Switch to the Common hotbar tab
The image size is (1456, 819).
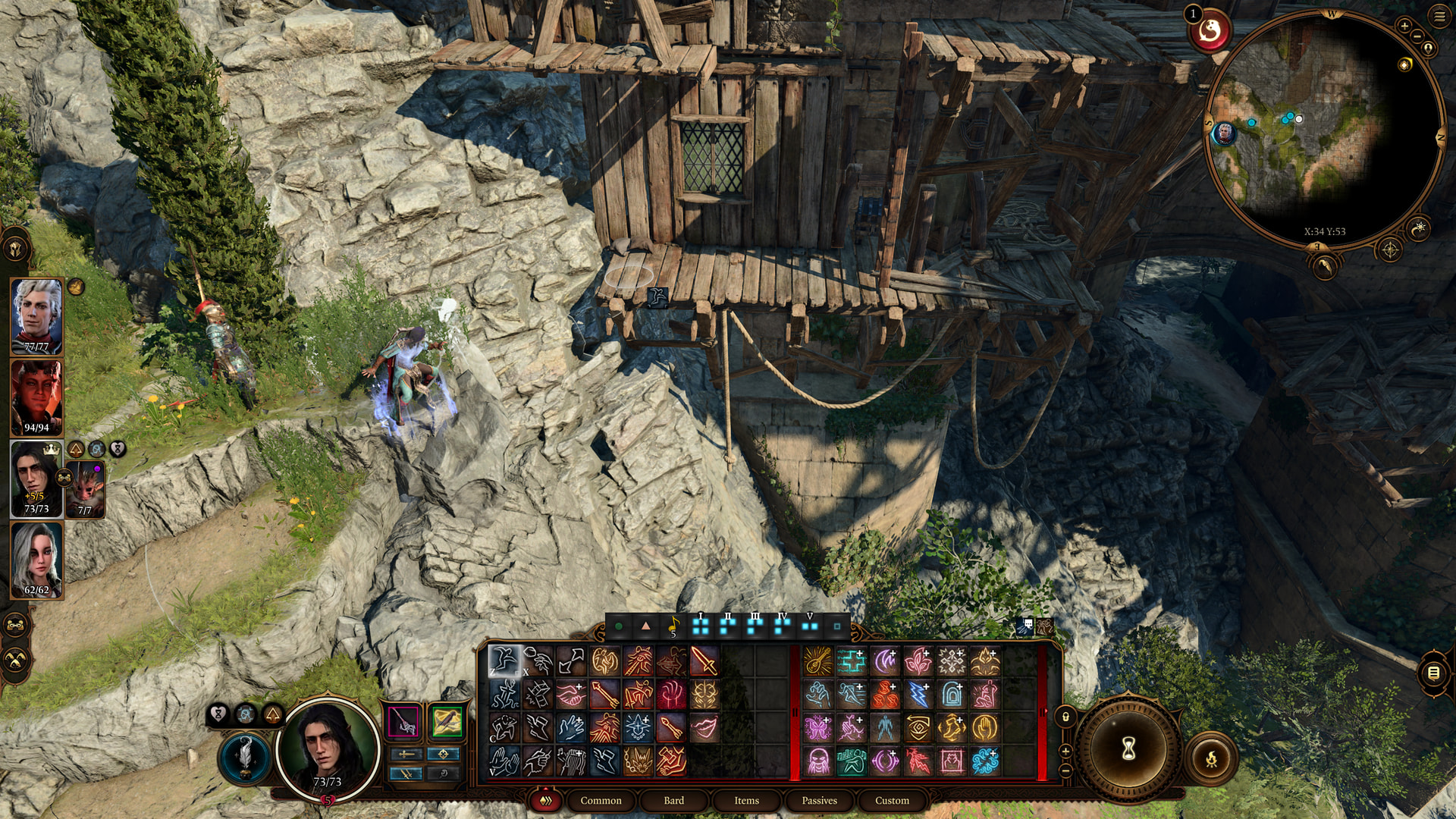(601, 800)
